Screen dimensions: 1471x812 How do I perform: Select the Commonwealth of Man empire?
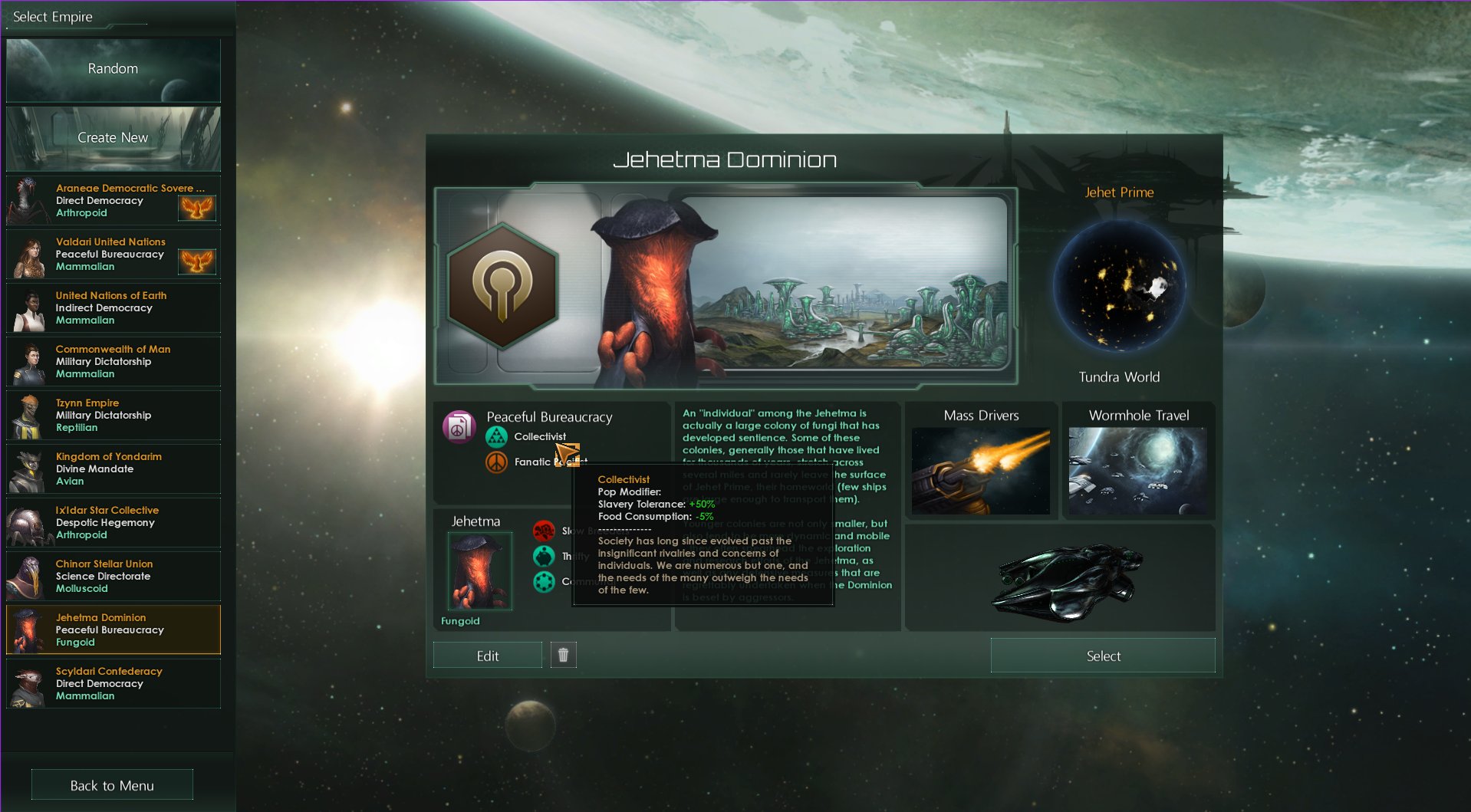click(113, 361)
